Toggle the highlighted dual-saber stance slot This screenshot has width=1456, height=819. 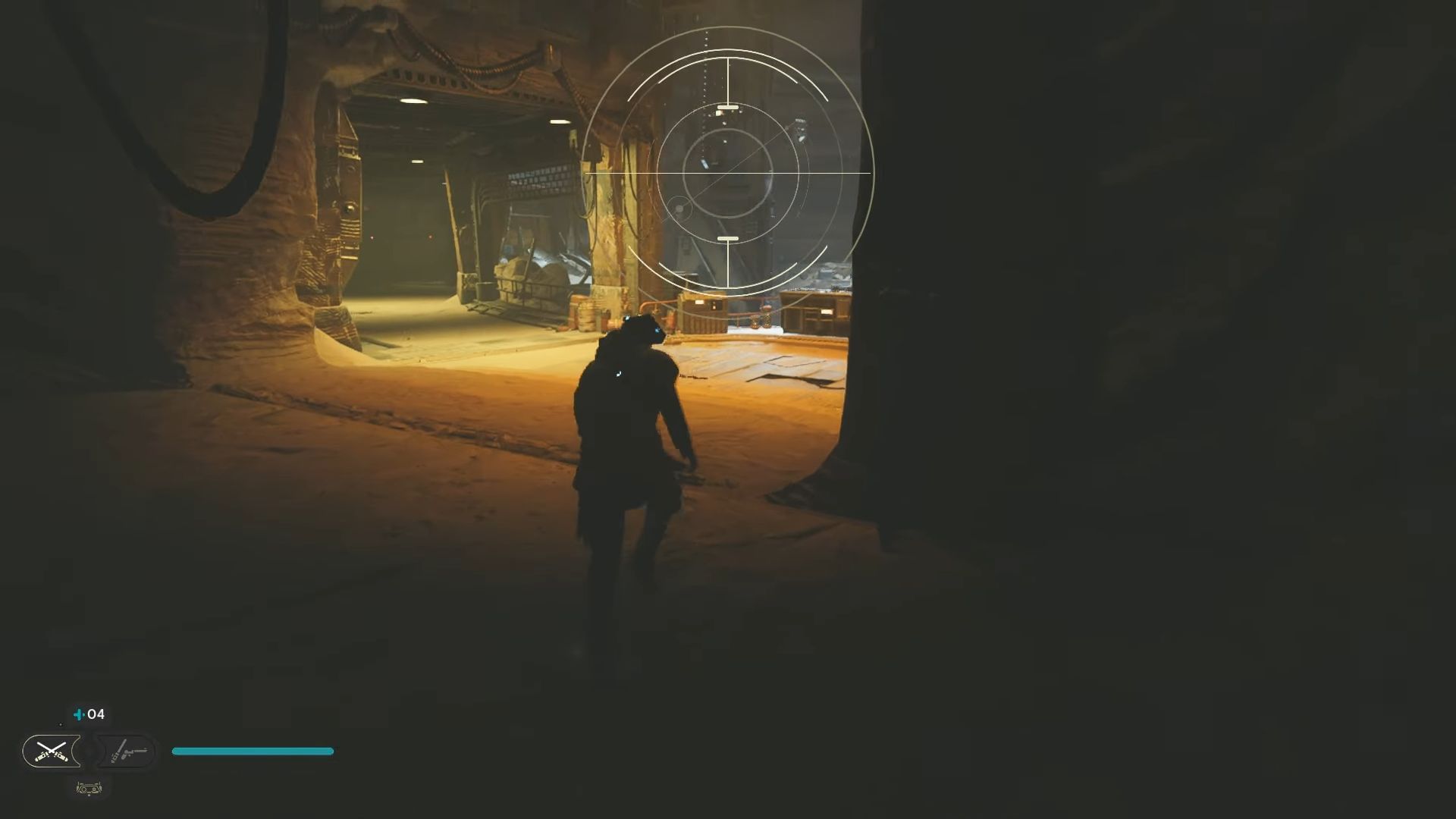click(52, 751)
